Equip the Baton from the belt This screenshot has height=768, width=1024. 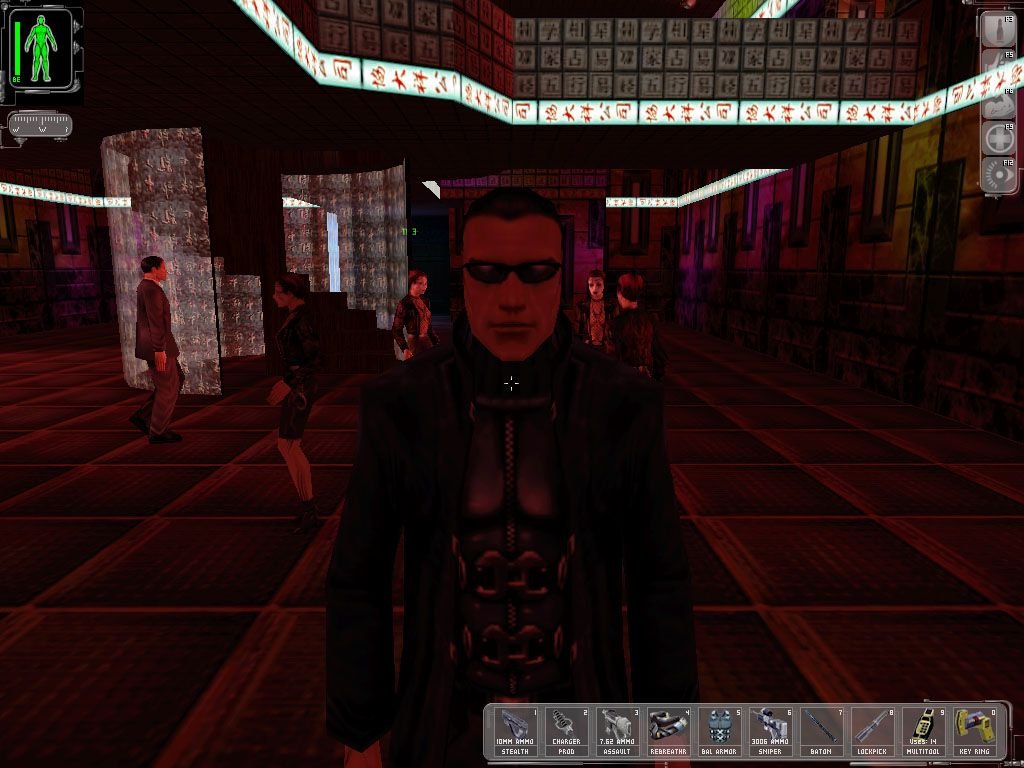[x=821, y=730]
